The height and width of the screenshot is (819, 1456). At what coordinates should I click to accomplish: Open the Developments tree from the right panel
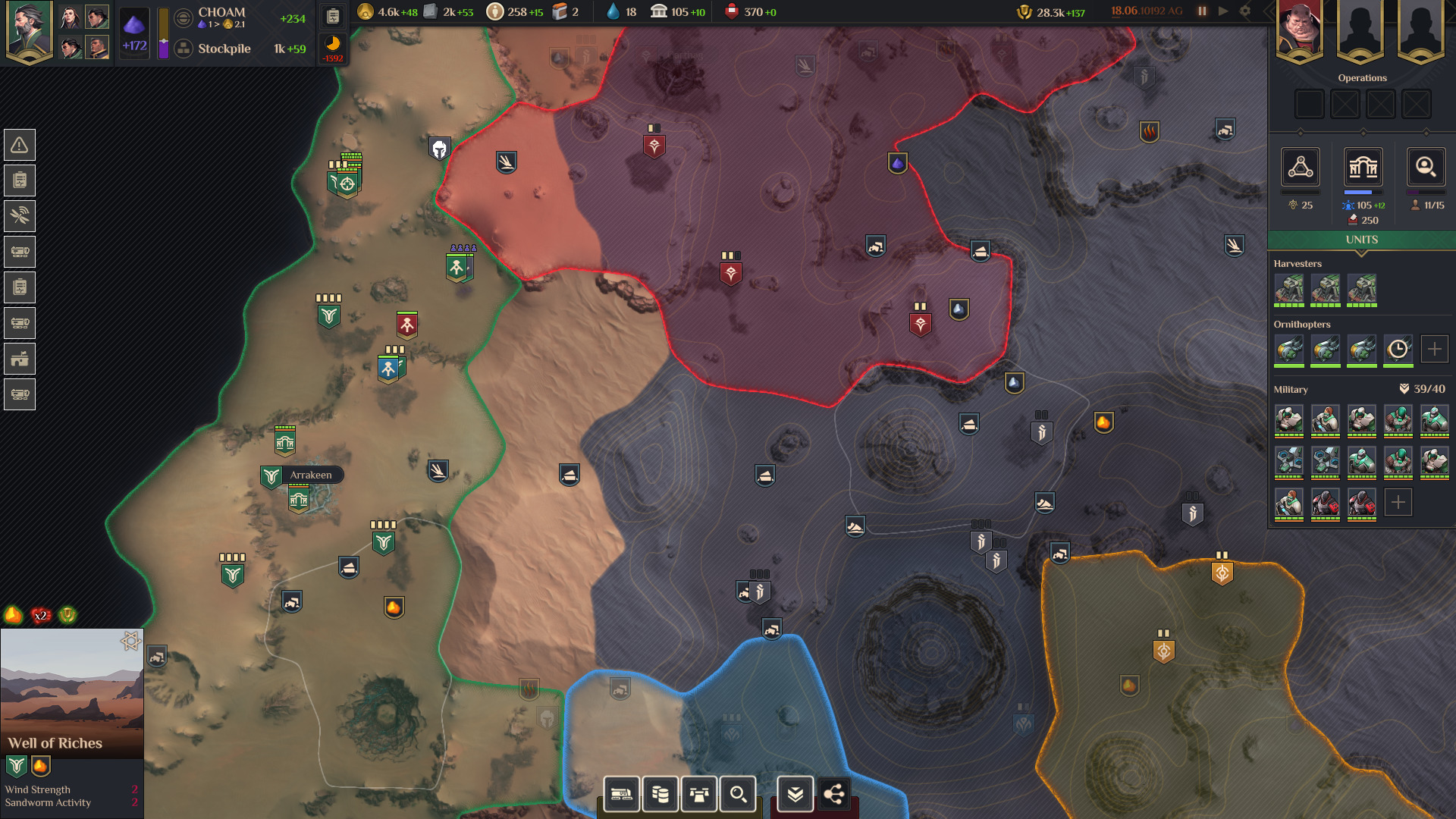tap(1300, 168)
